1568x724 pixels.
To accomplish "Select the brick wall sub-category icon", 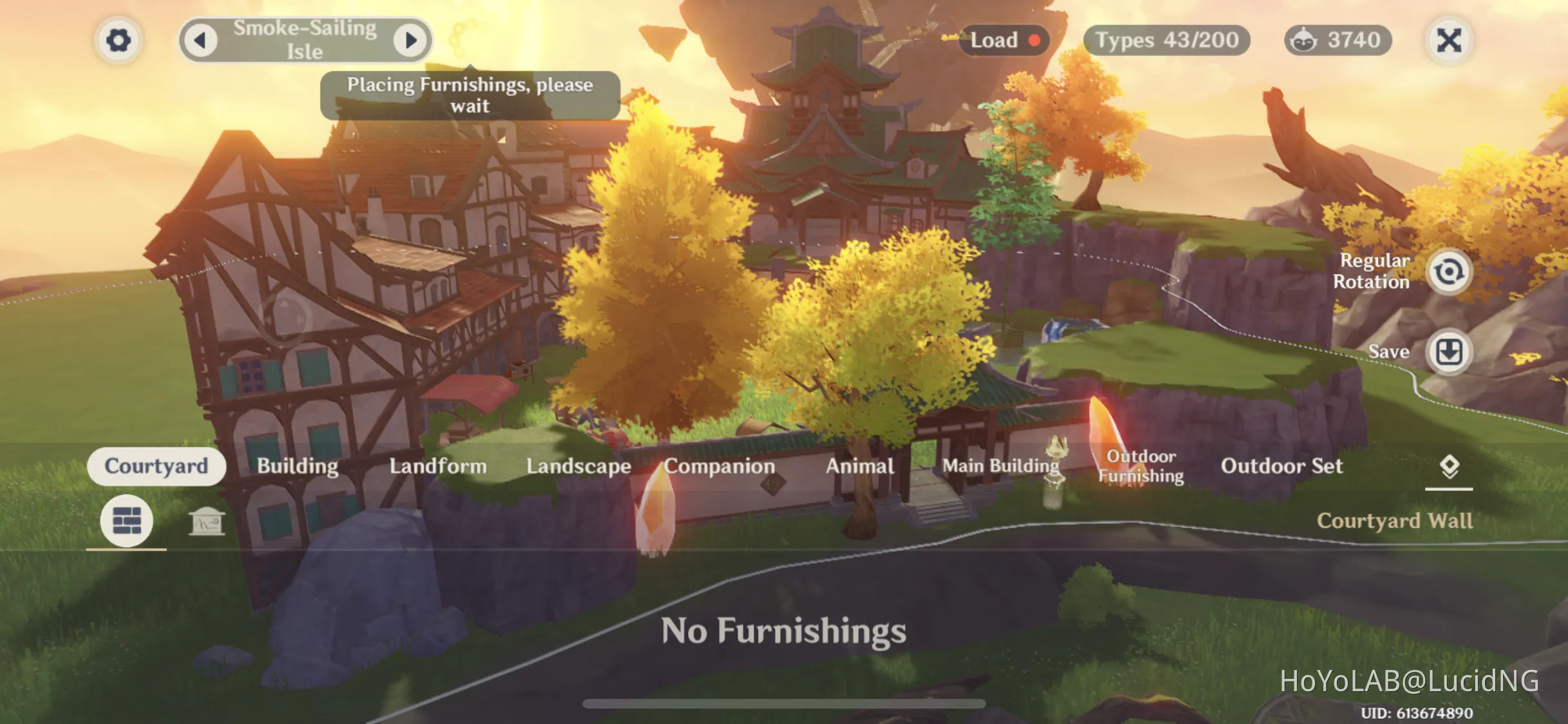I will [126, 522].
